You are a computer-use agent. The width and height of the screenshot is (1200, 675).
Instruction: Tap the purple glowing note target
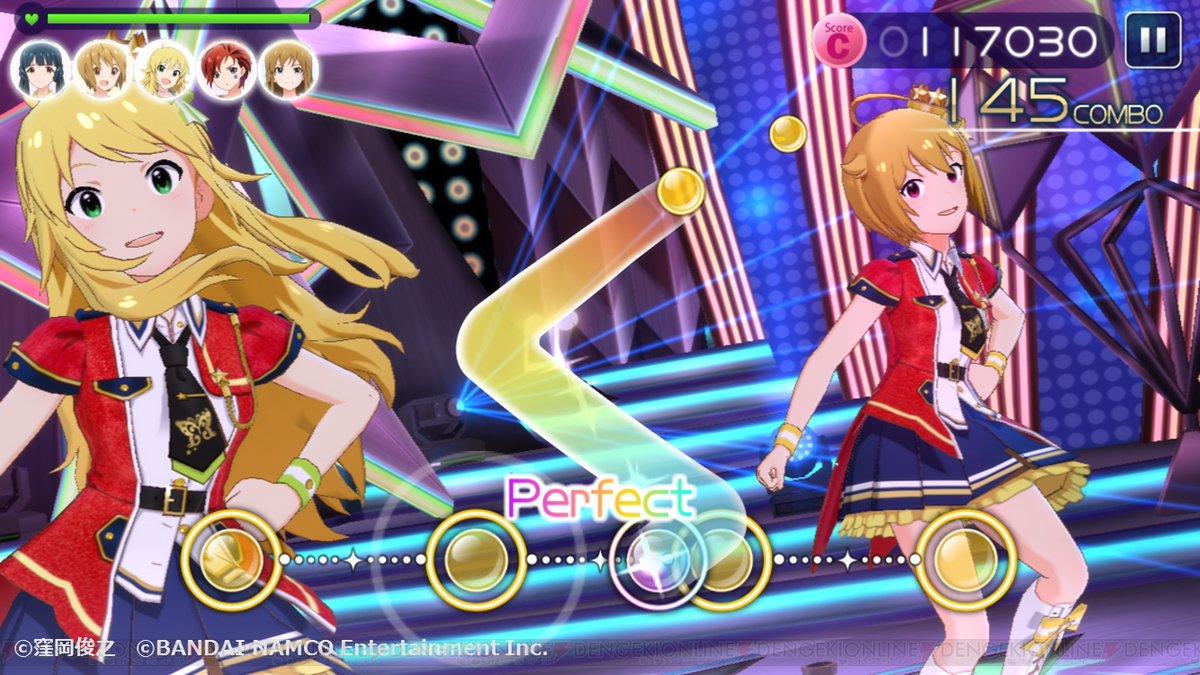[655, 561]
